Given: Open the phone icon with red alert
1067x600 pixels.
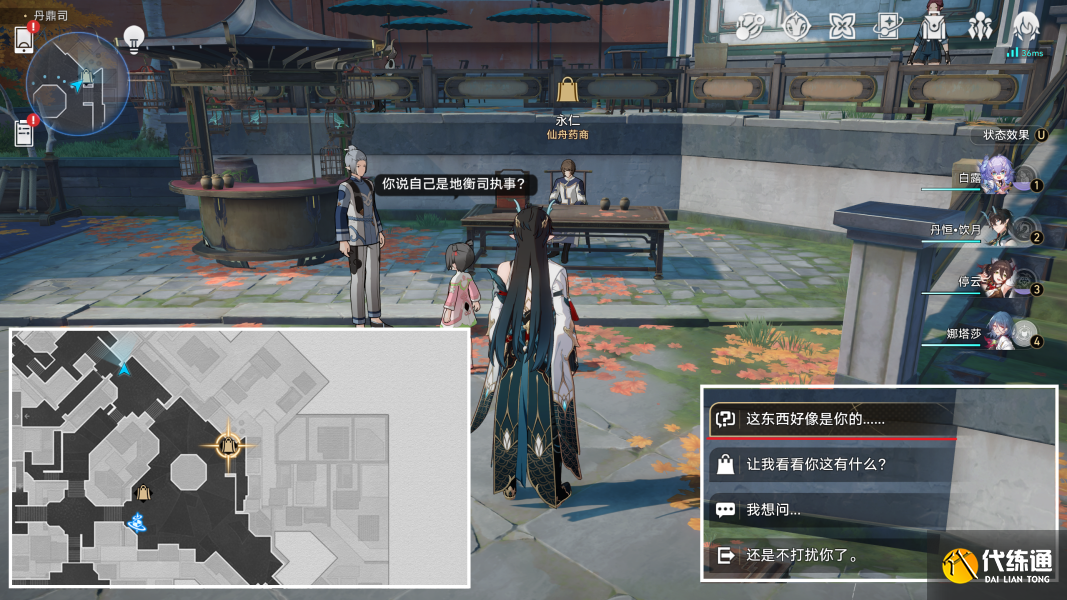Looking at the screenshot, I should click(x=26, y=38).
